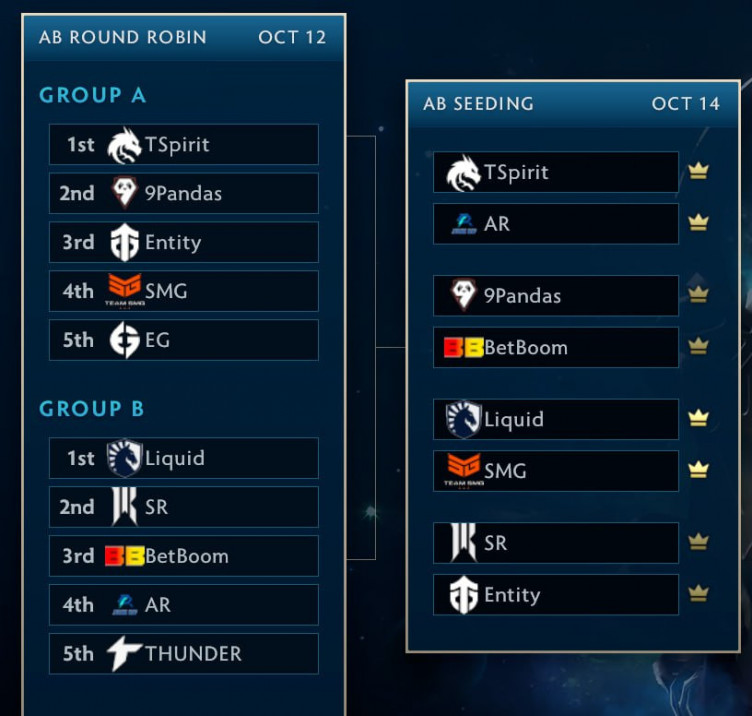Select the AR slot in AB Seeding
The image size is (752, 716).
[x=556, y=224]
